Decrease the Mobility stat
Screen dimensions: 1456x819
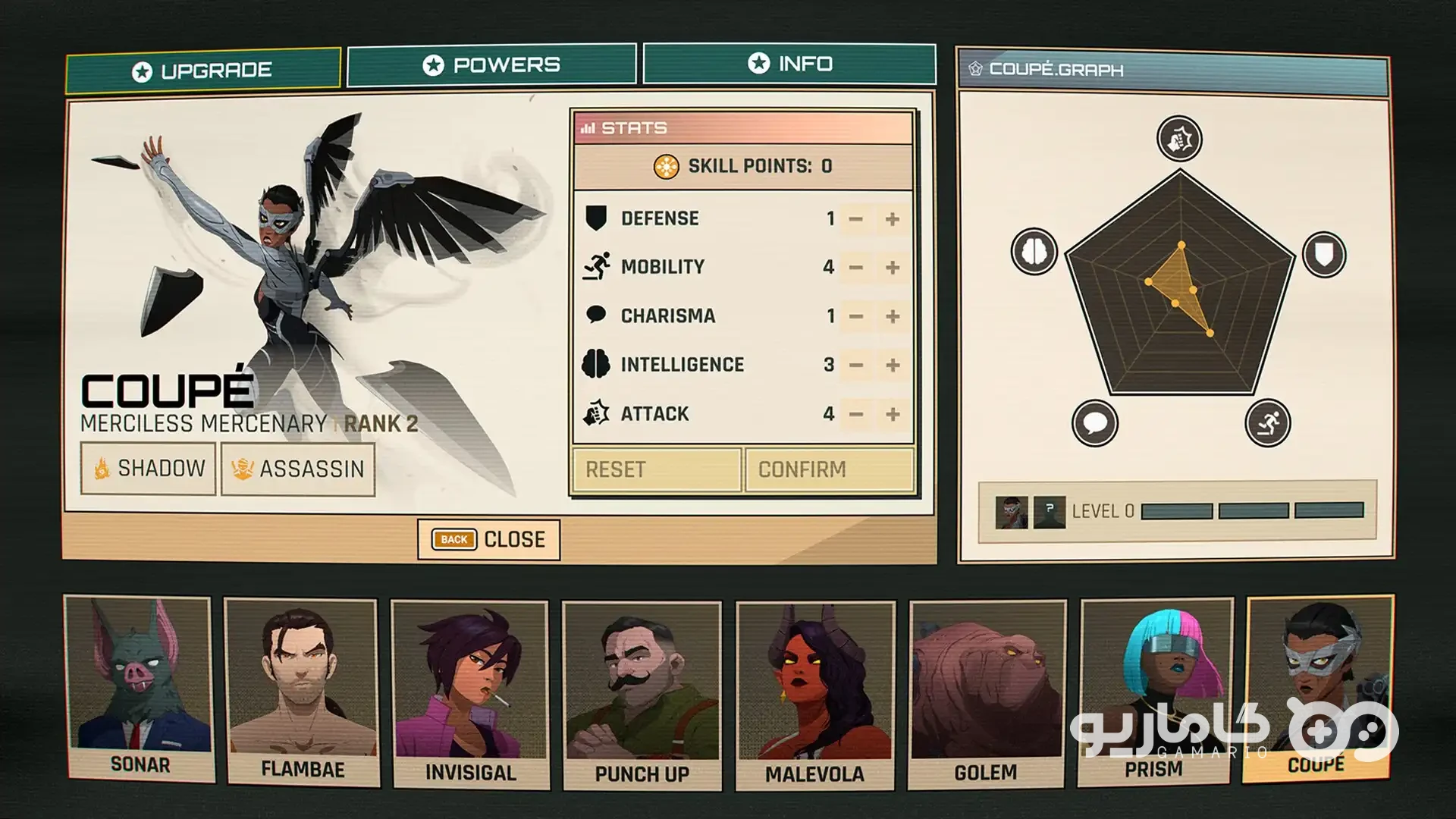(x=856, y=268)
